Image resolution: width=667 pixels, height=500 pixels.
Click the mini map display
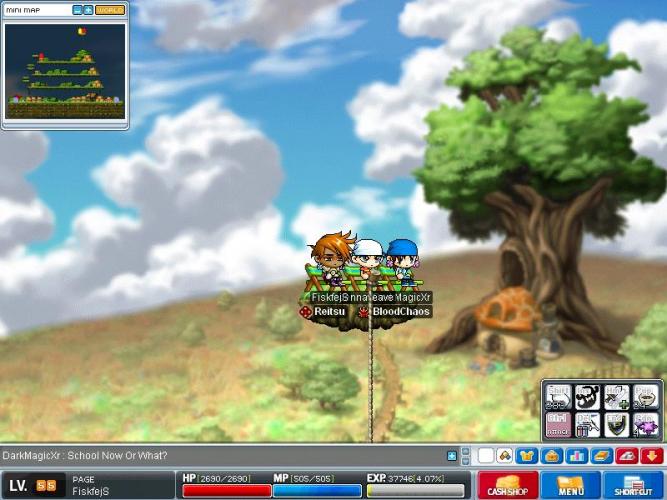(x=65, y=69)
